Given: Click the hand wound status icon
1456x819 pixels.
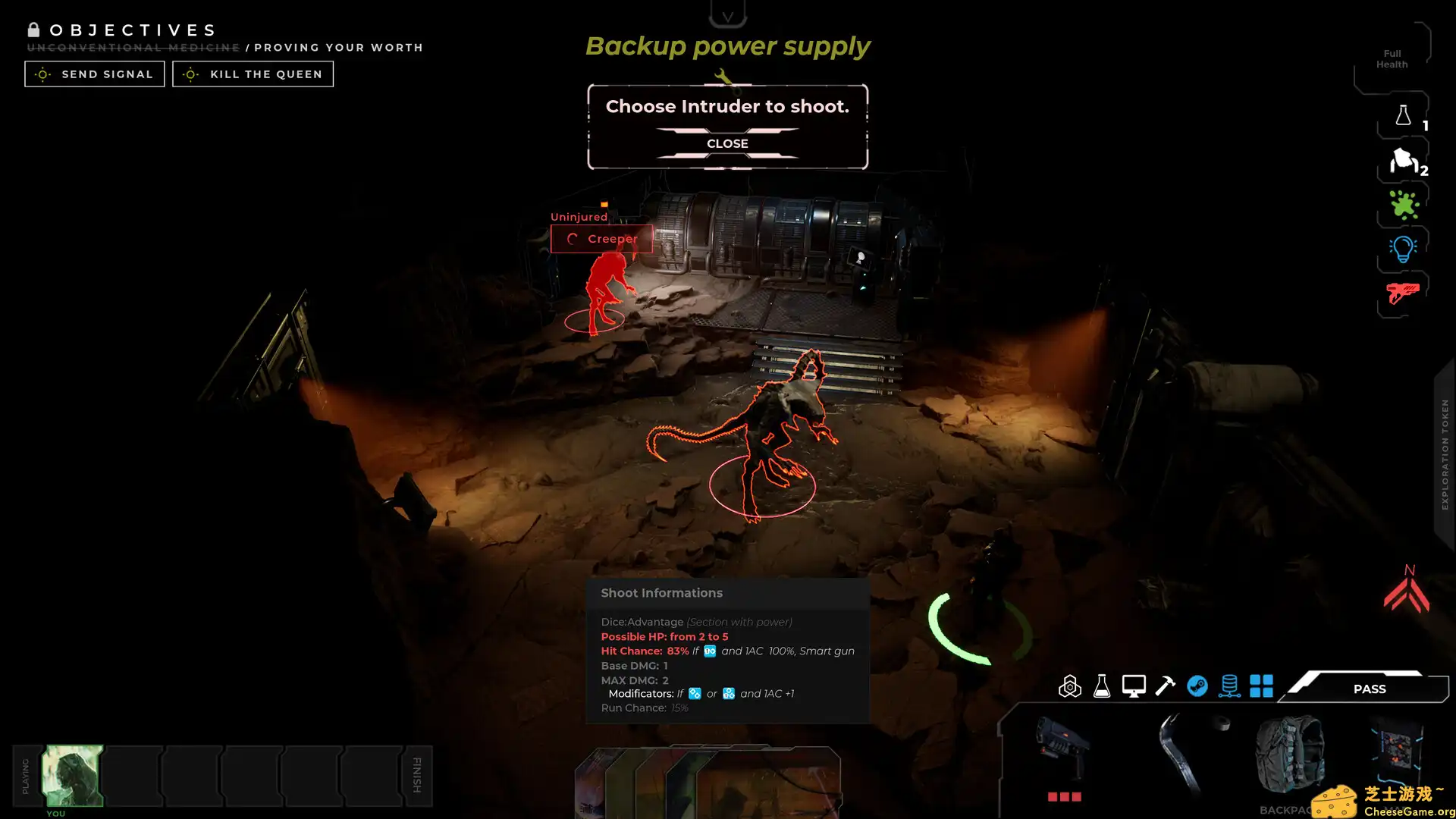Looking at the screenshot, I should pos(1403,161).
